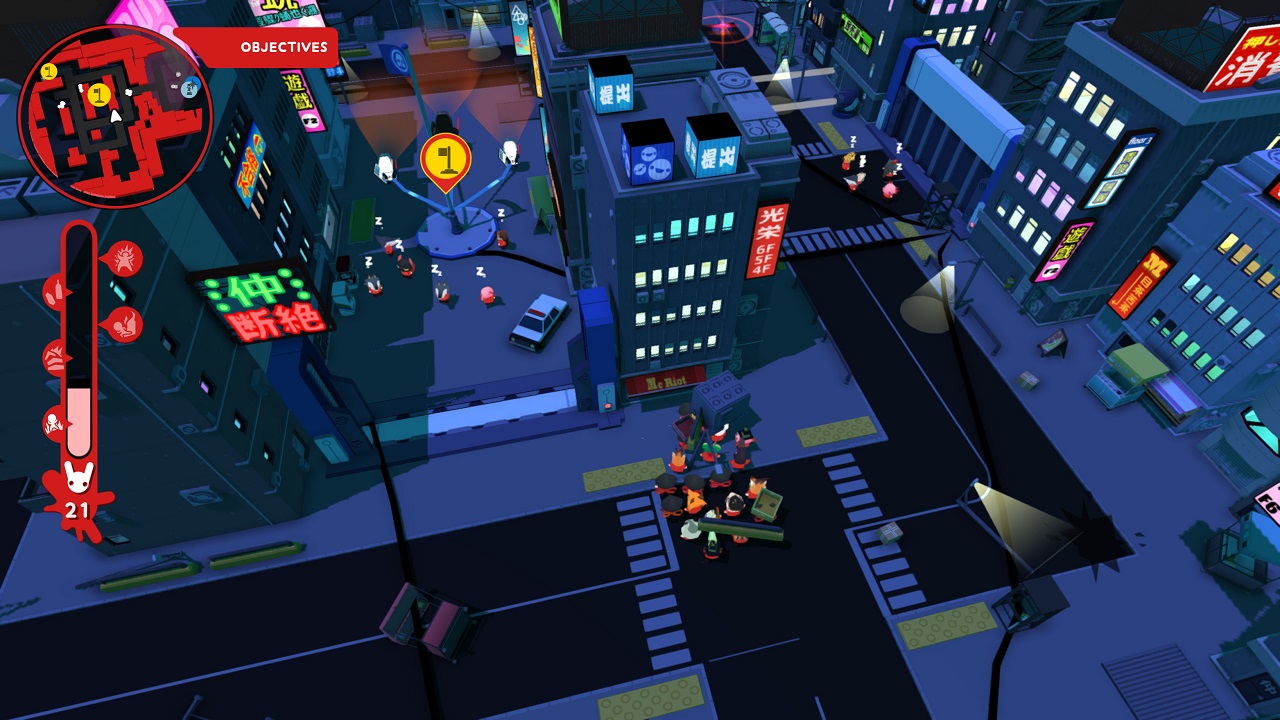Click the second yellow minimap objective badge

pyautogui.click(x=49, y=72)
